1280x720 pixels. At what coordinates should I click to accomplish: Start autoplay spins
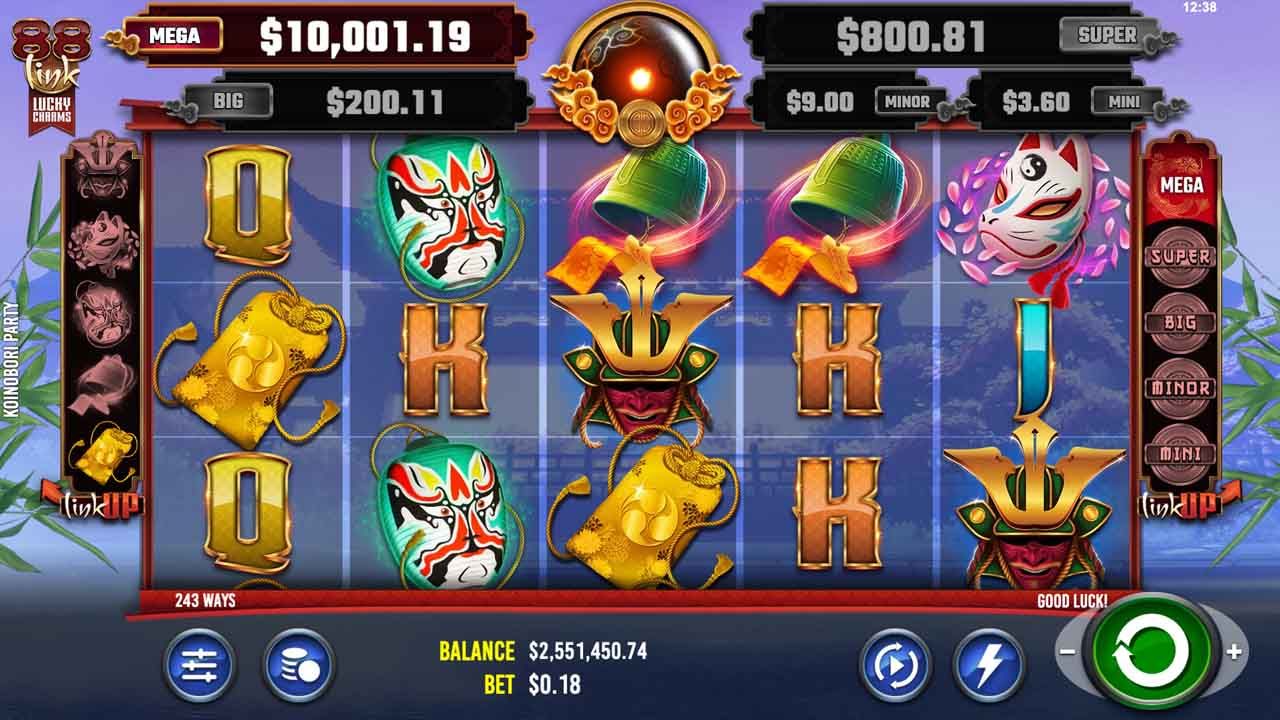(x=894, y=665)
